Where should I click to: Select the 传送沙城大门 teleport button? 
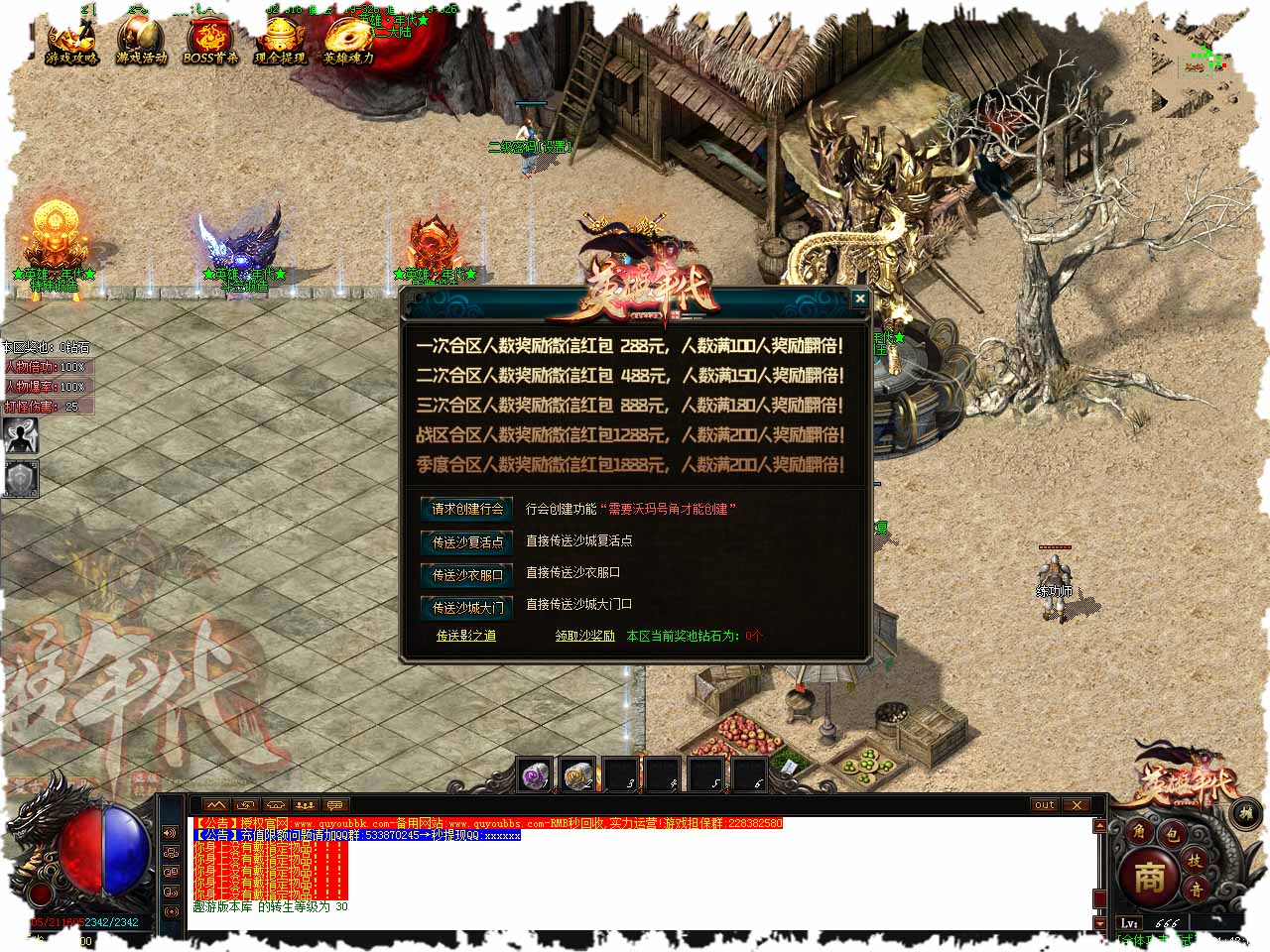[x=467, y=607]
